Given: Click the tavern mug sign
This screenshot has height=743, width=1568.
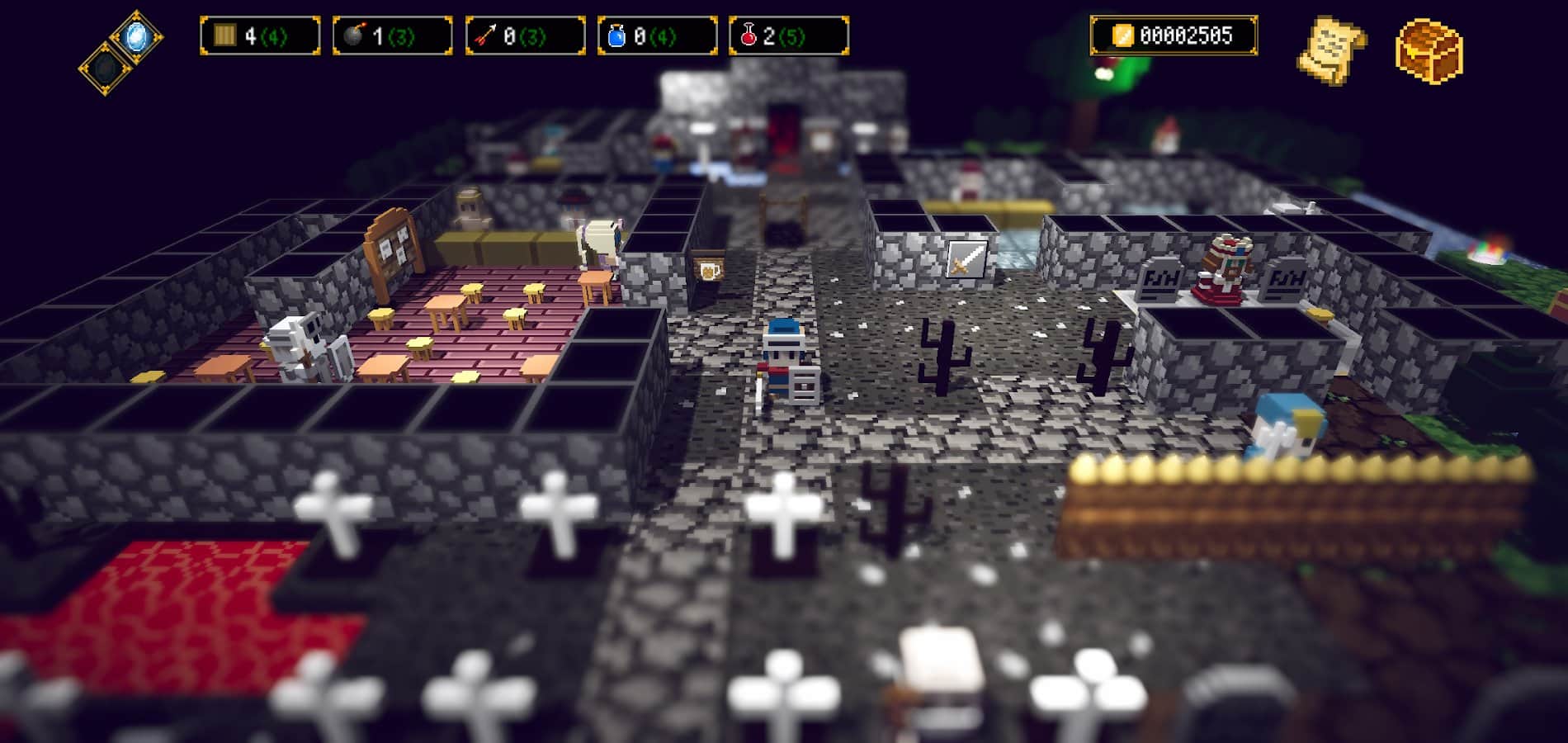Looking at the screenshot, I should [711, 269].
